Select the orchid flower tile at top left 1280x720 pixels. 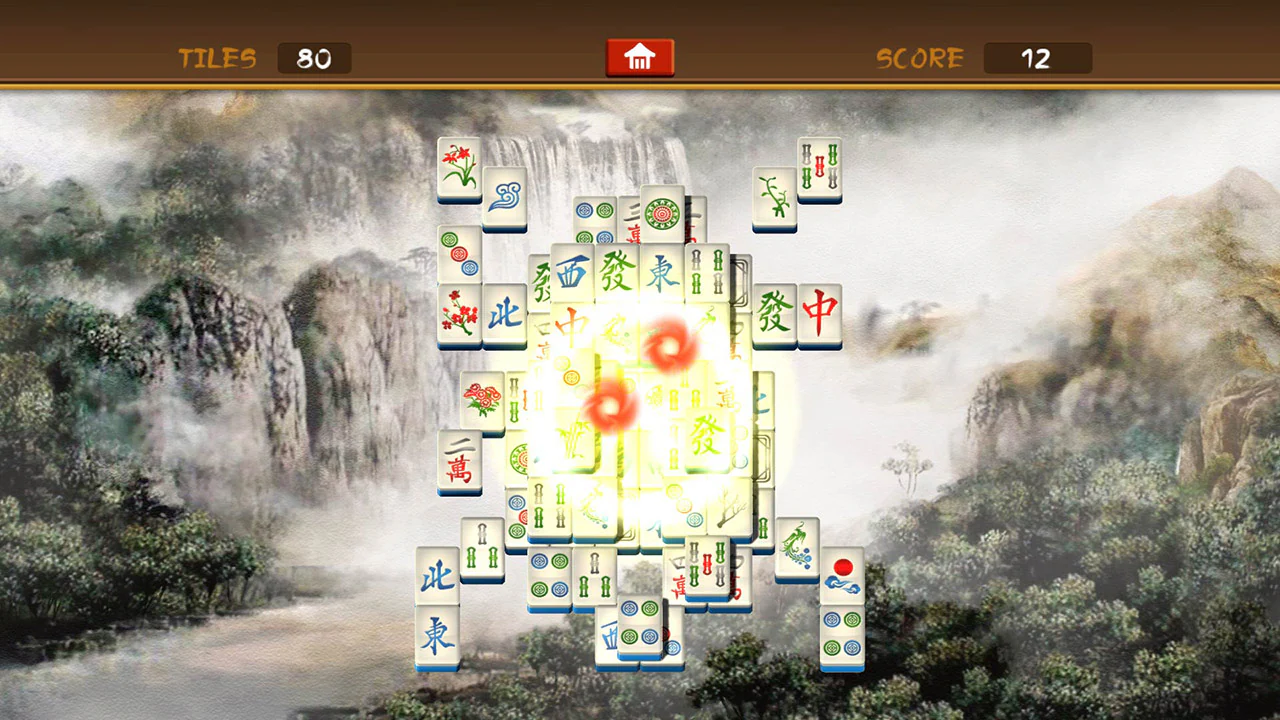458,168
